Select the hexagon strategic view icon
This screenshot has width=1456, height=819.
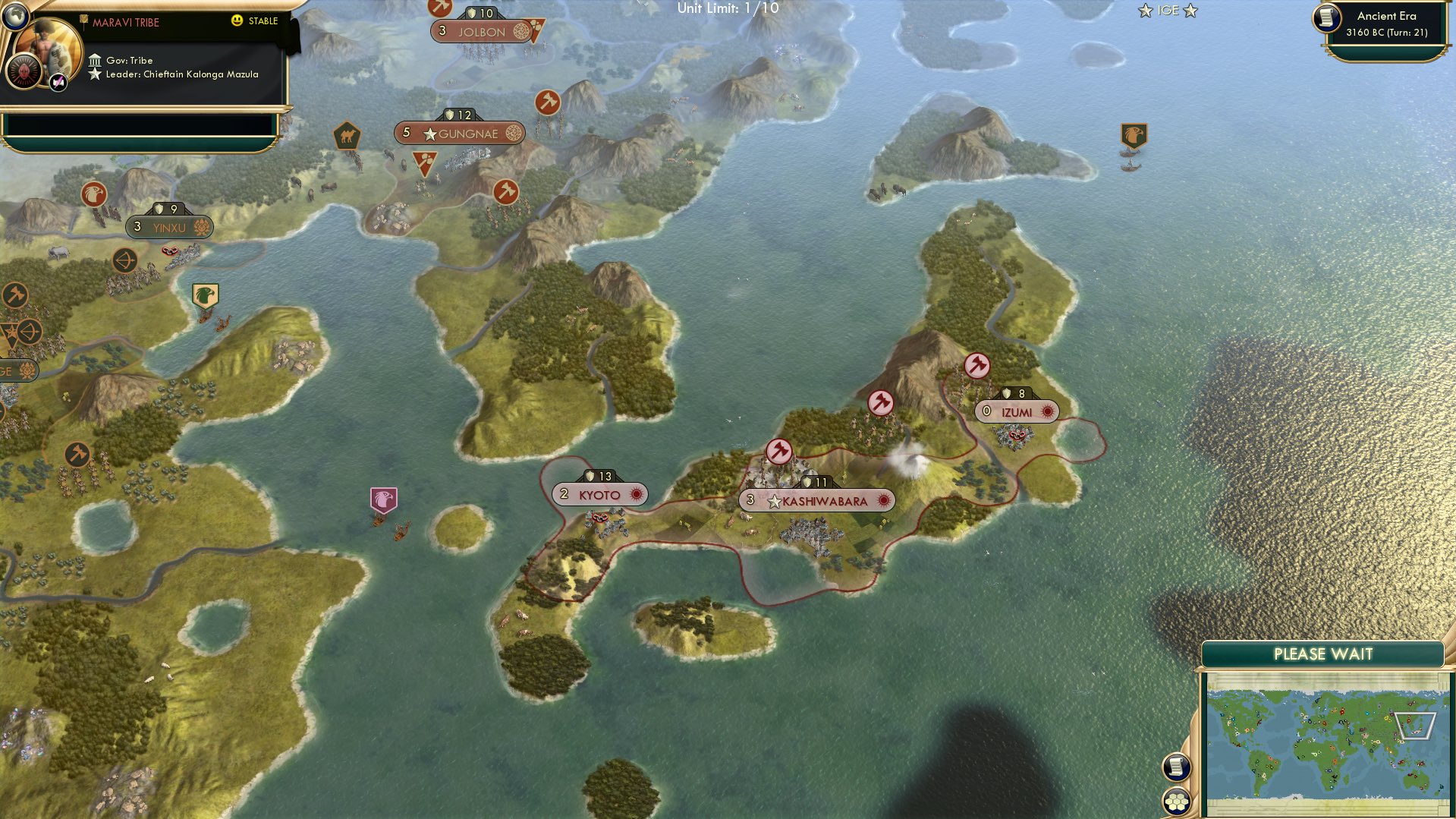(1176, 802)
